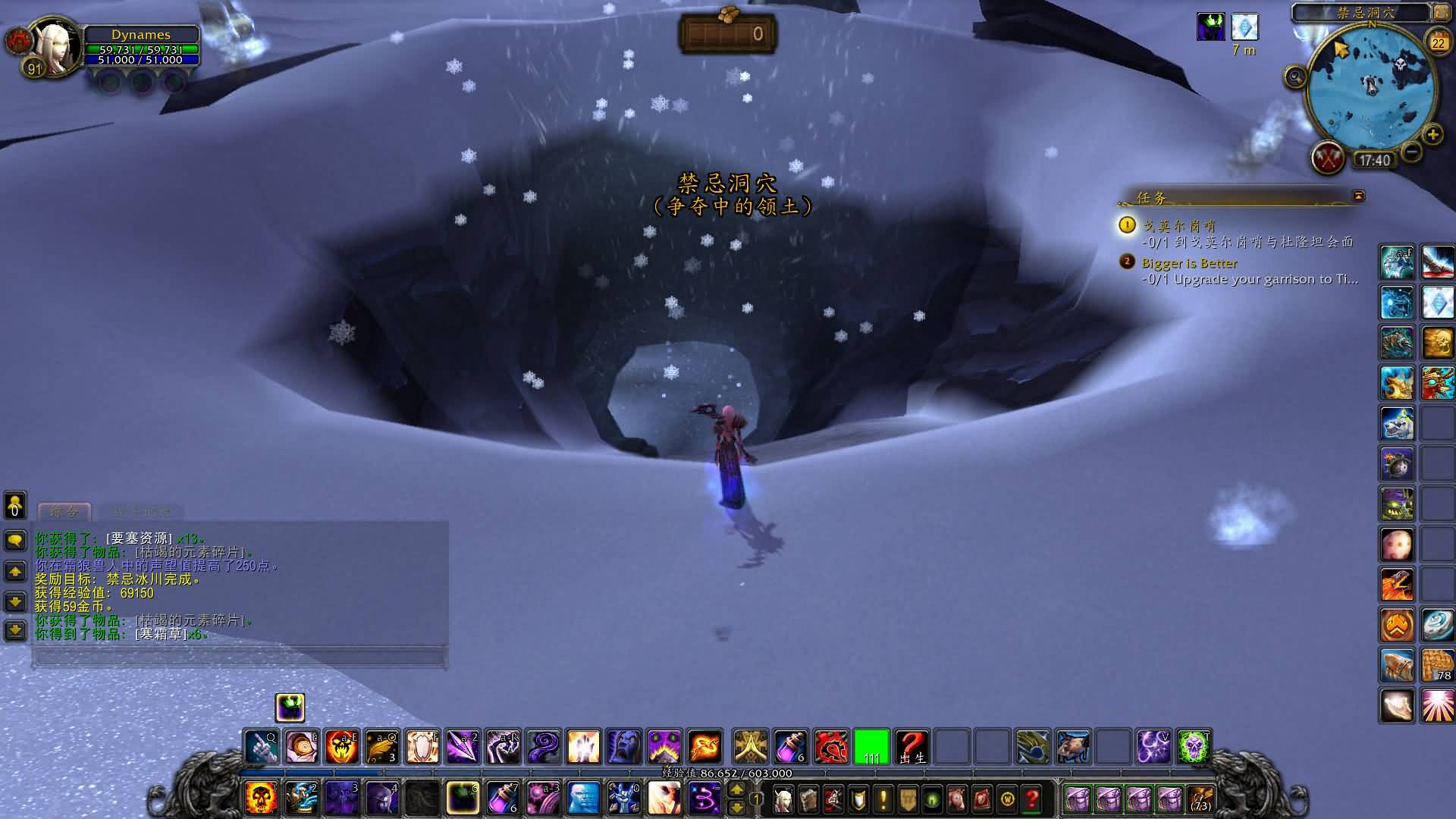This screenshot has width=1456, height=819.
Task: Click the bright green square action slot
Action: [x=871, y=747]
